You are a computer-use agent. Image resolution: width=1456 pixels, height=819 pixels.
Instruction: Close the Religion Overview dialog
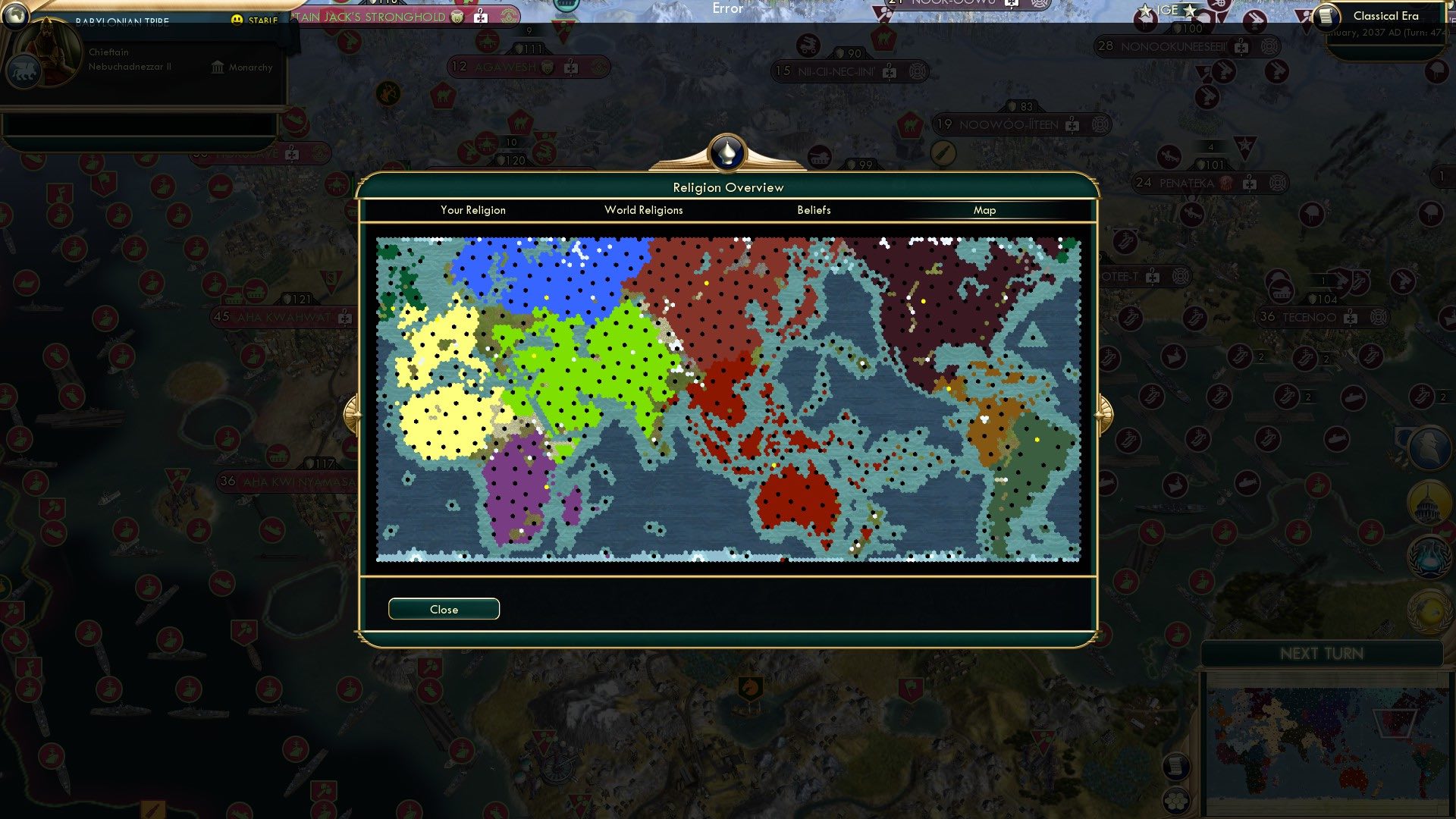click(x=444, y=609)
